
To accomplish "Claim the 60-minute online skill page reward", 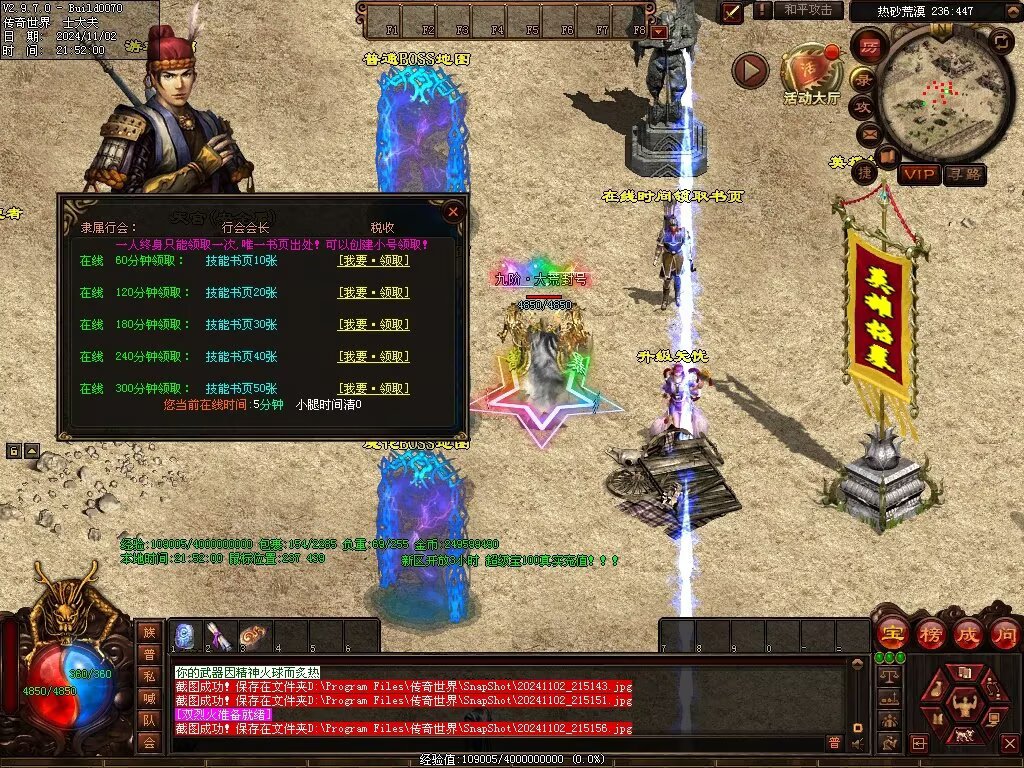I will pyautogui.click(x=373, y=261).
